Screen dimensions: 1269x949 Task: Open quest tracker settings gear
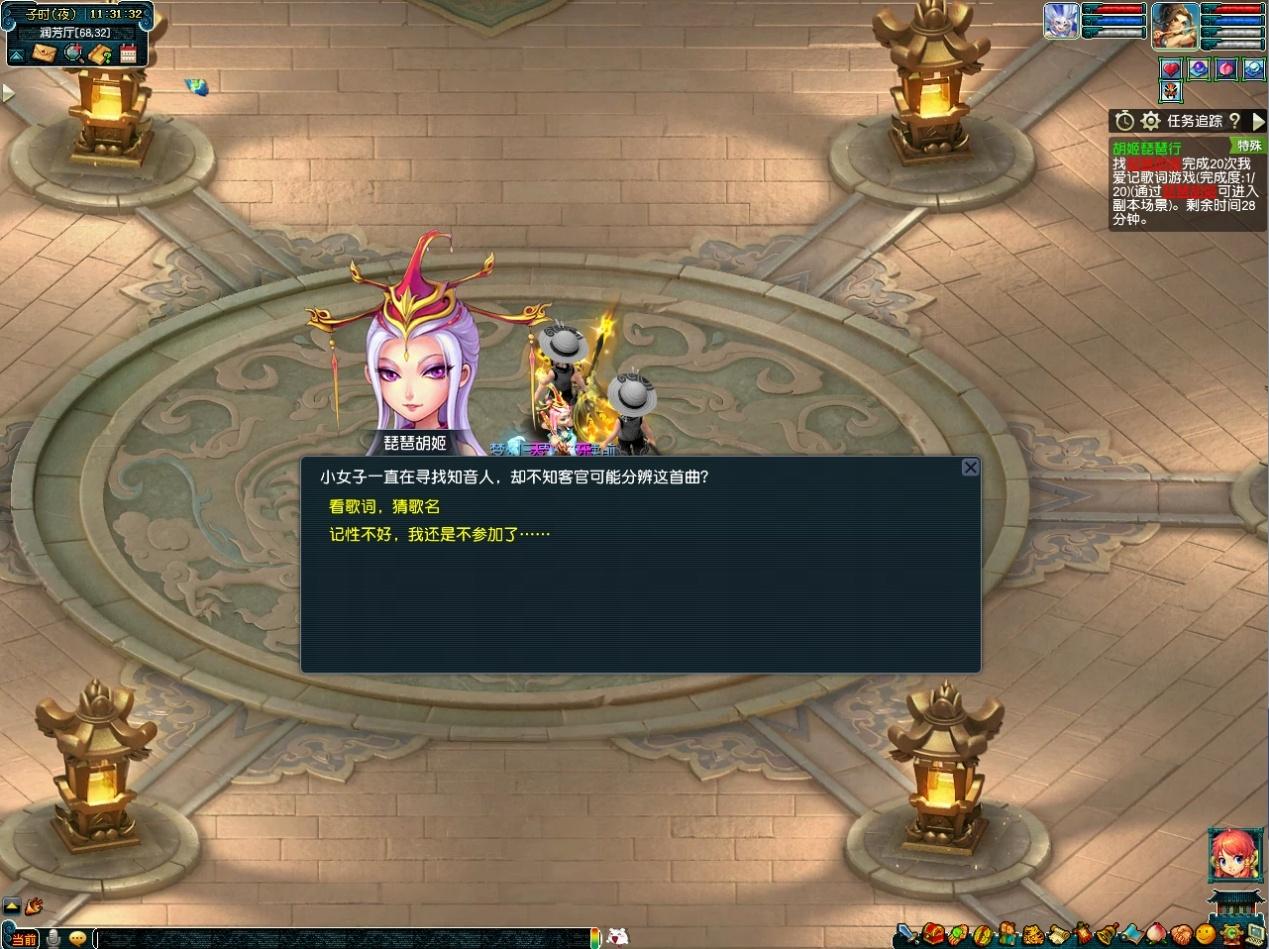point(1151,121)
